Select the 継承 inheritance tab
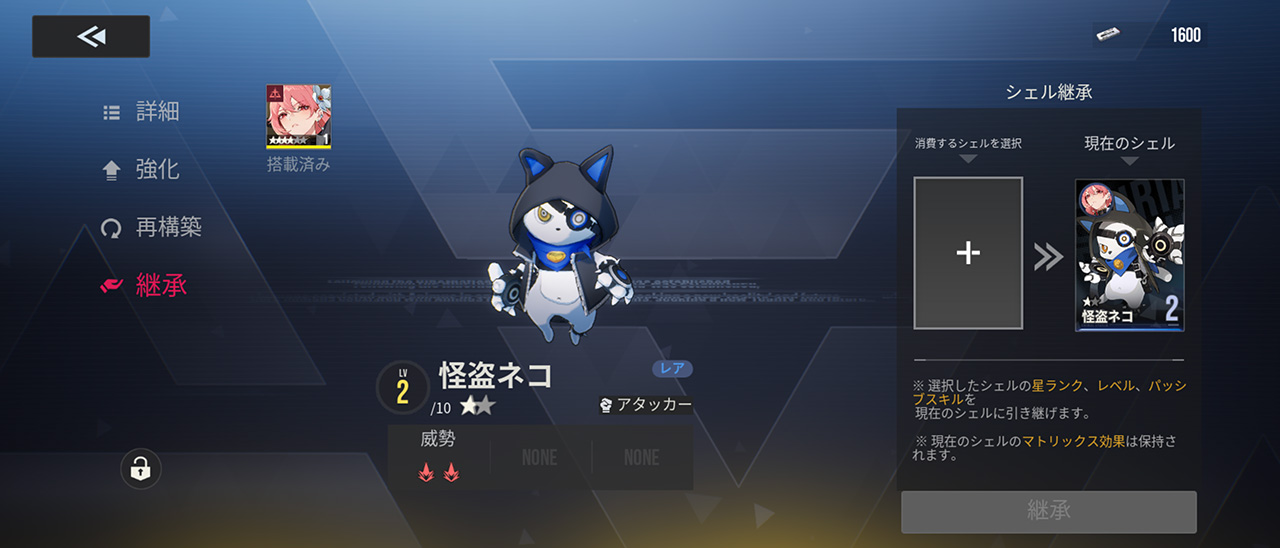This screenshot has width=1280, height=548. tap(144, 285)
